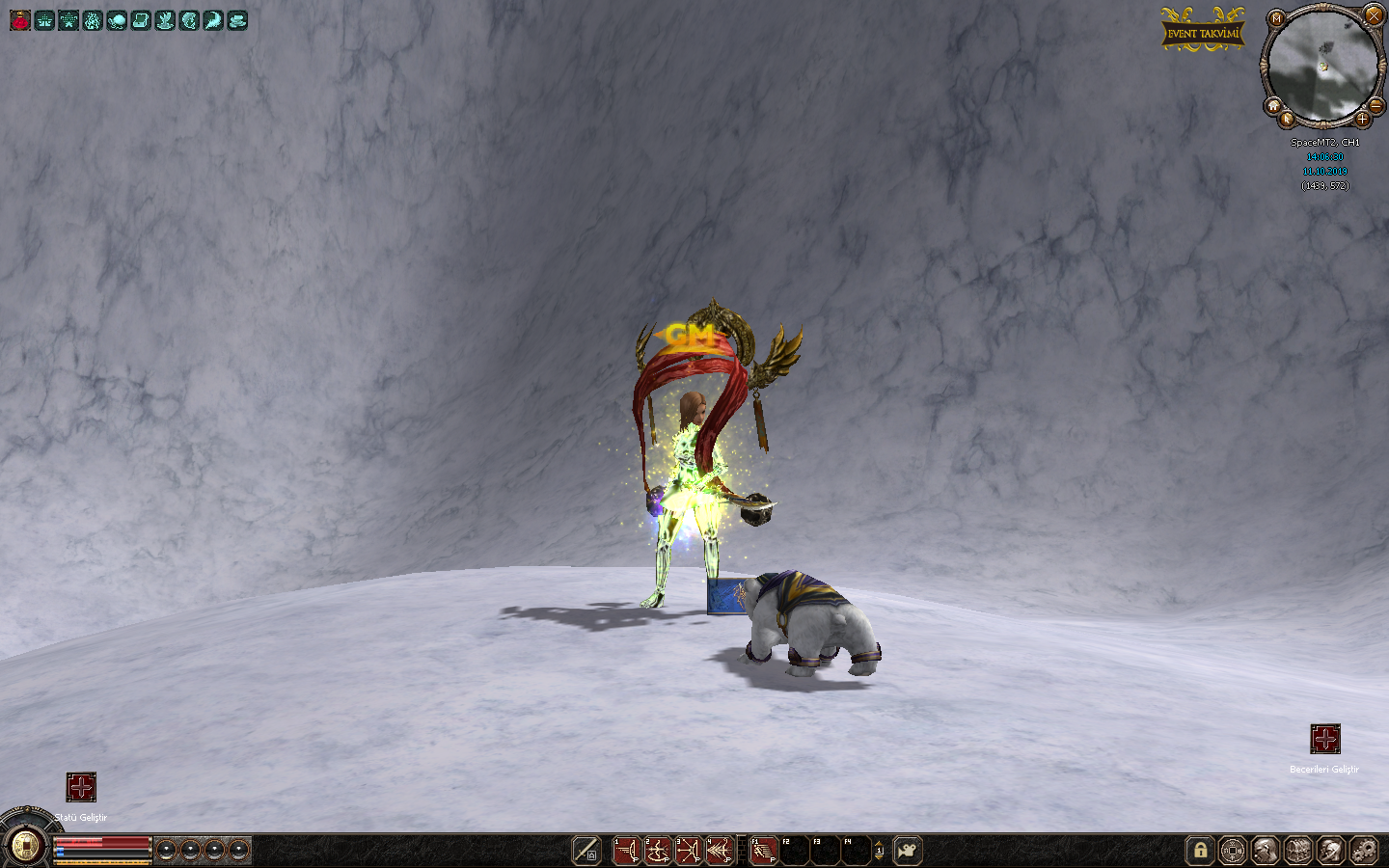
Task: Close the minimap with the X button
Action: coord(1374,15)
